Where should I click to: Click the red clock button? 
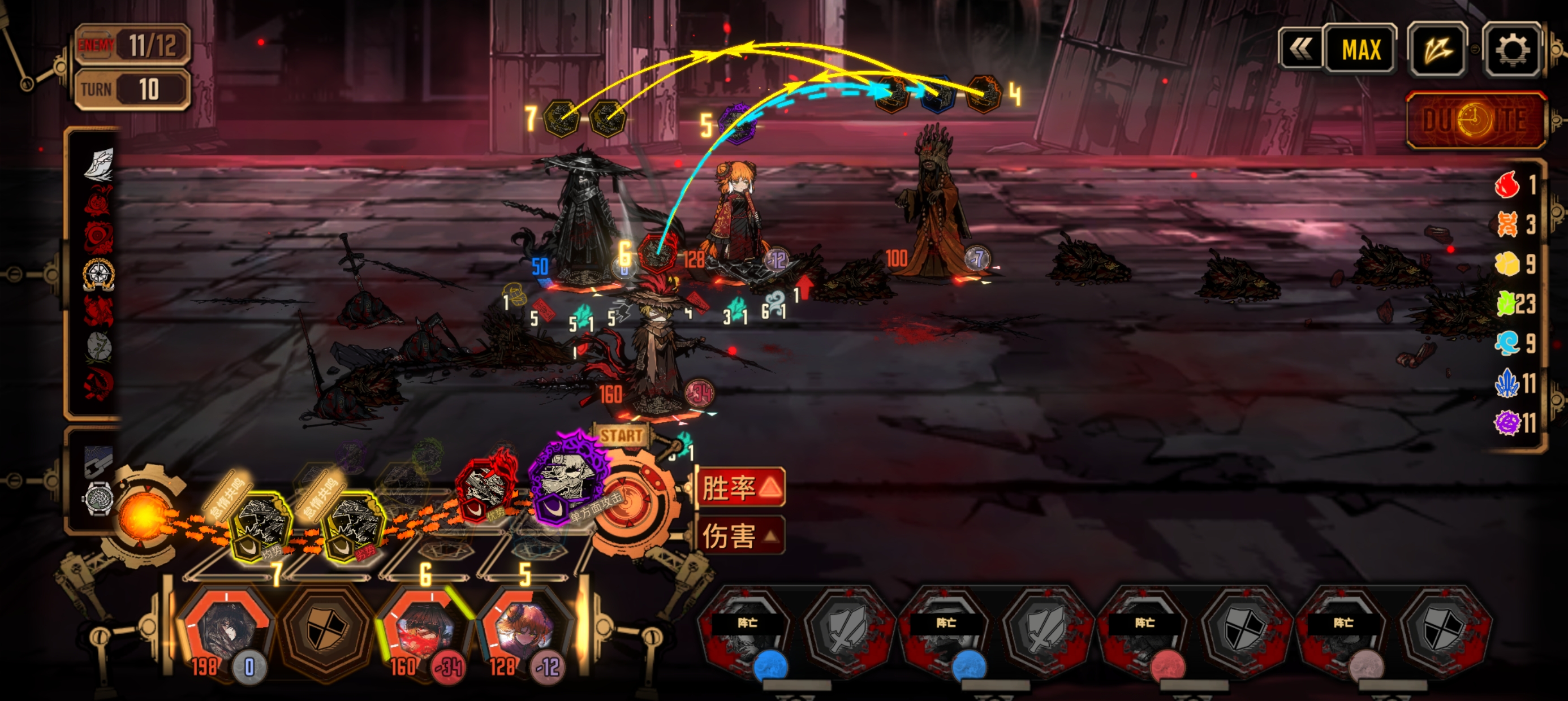point(1475,120)
